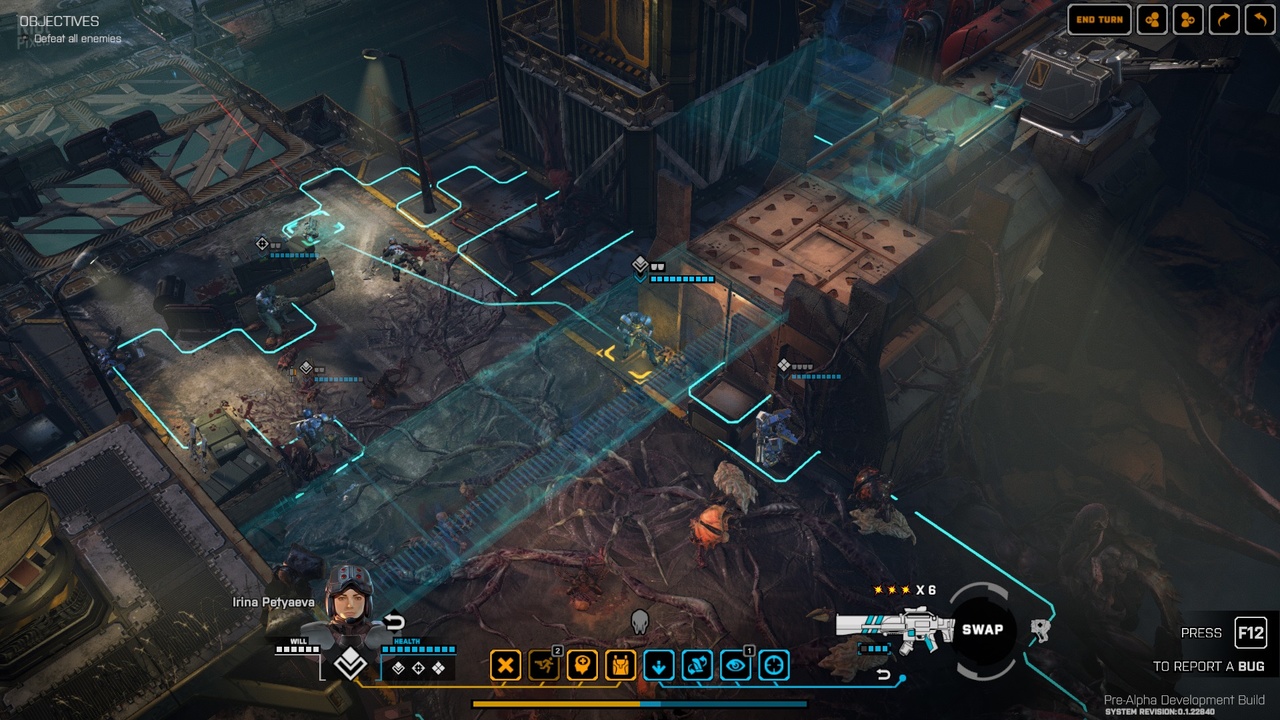This screenshot has width=1280, height=720.
Task: Swap the equipped weapon
Action: coord(982,630)
